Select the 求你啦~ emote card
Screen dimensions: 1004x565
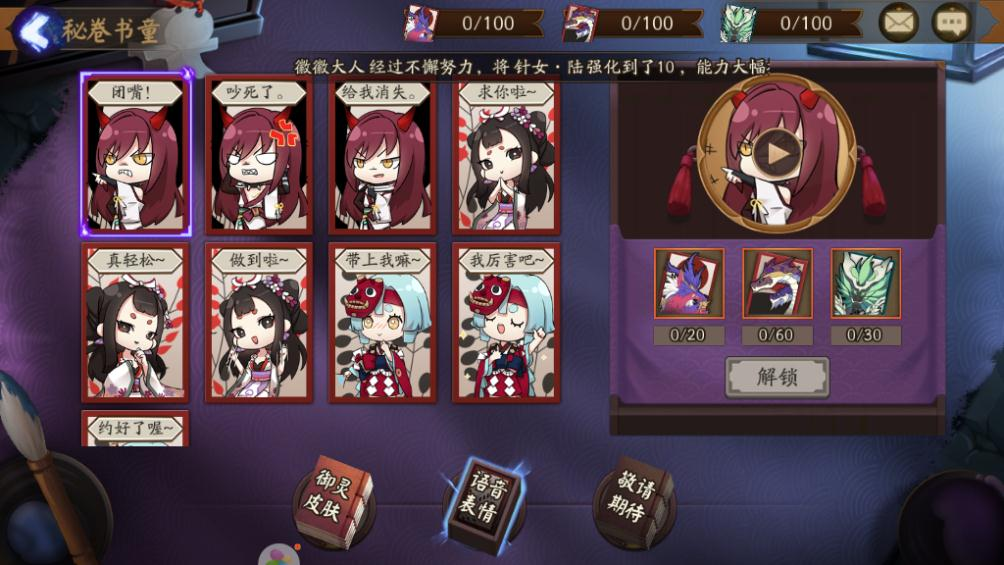(x=506, y=155)
